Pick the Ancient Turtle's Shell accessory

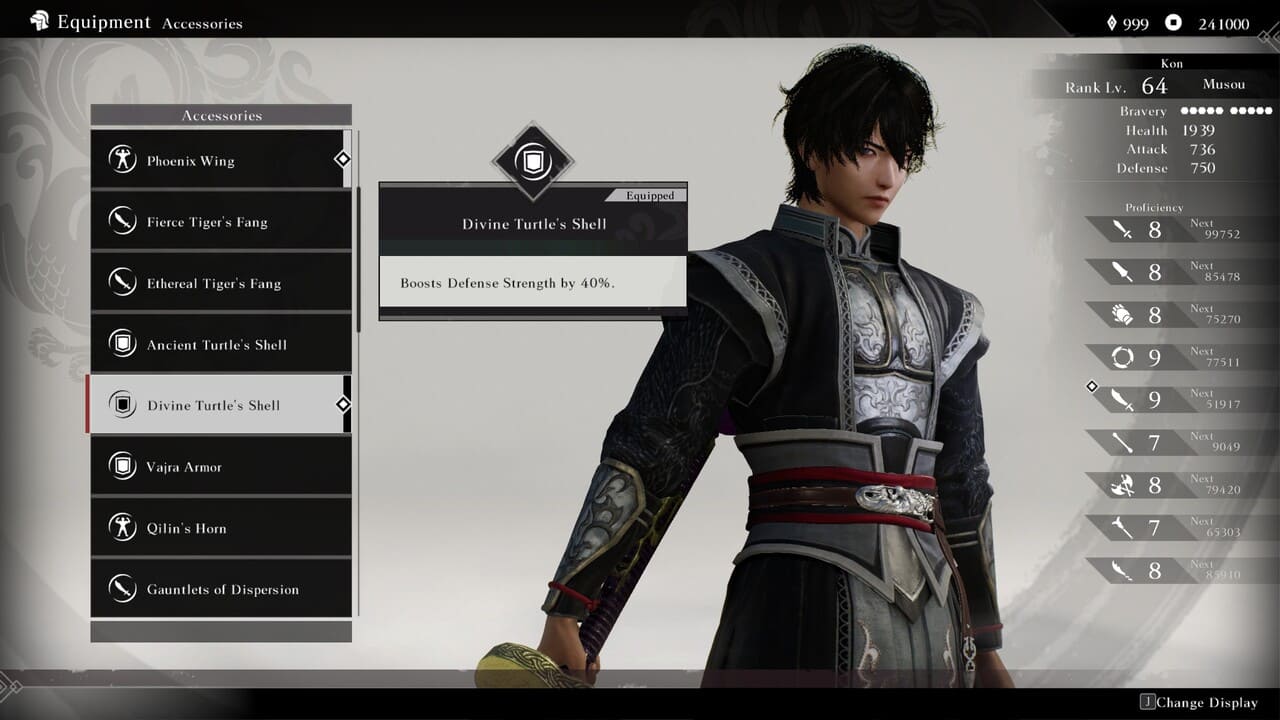tap(220, 344)
